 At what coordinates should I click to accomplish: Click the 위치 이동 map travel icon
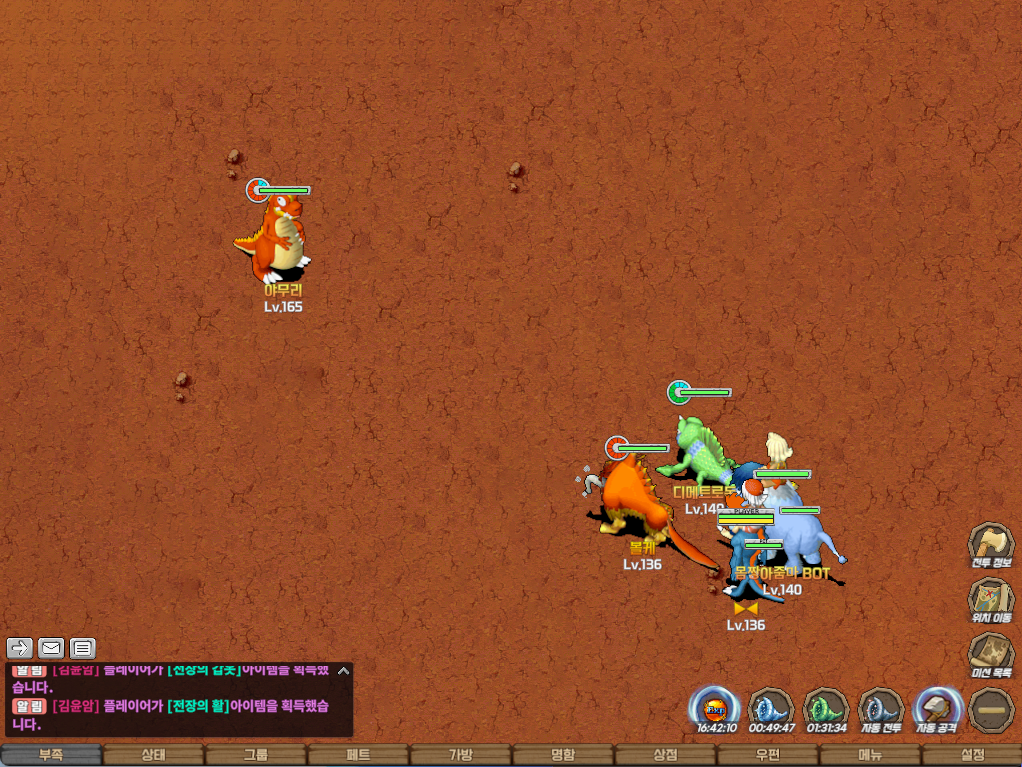coord(990,600)
